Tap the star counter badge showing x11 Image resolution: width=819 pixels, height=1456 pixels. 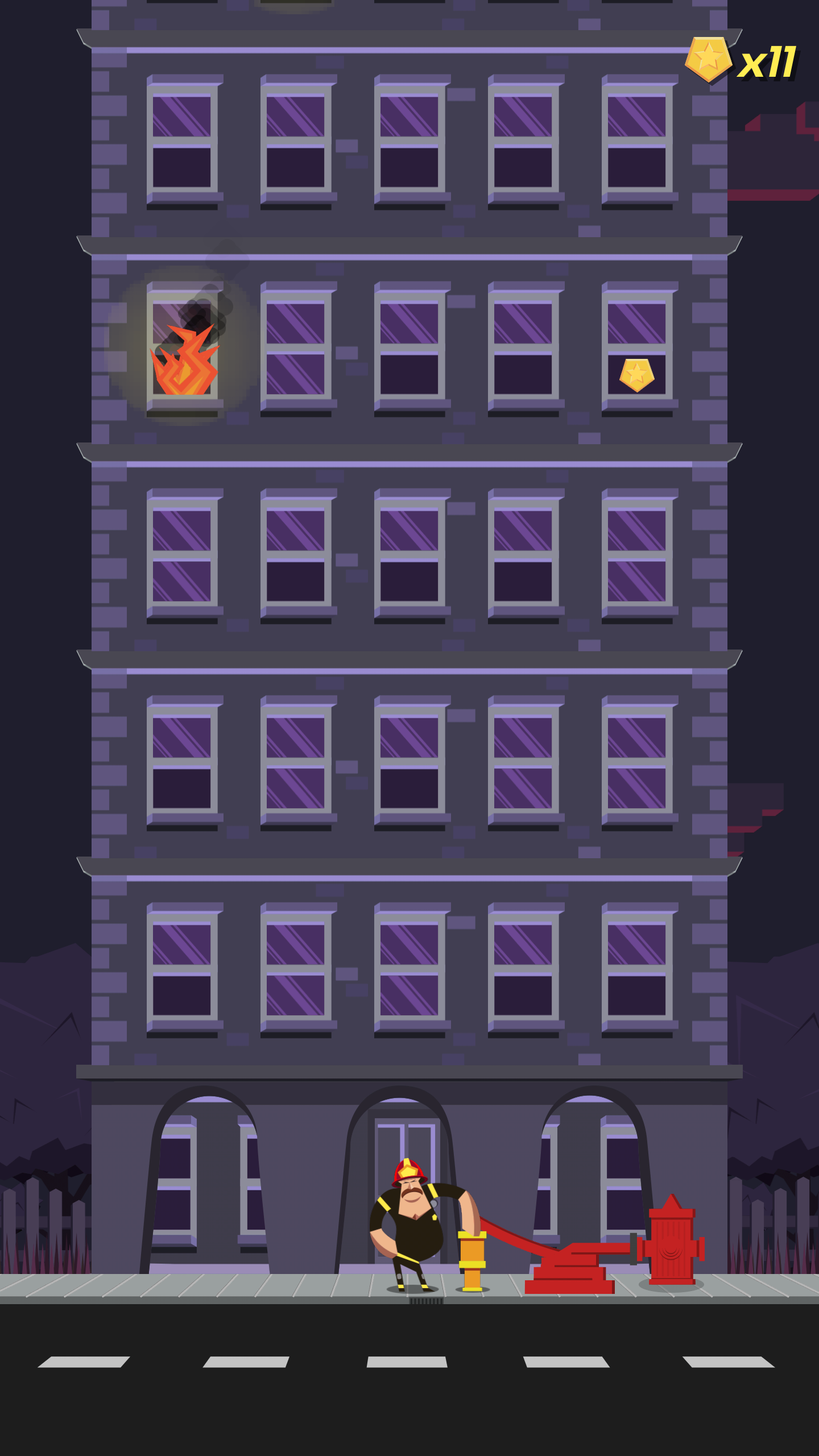coord(739,60)
